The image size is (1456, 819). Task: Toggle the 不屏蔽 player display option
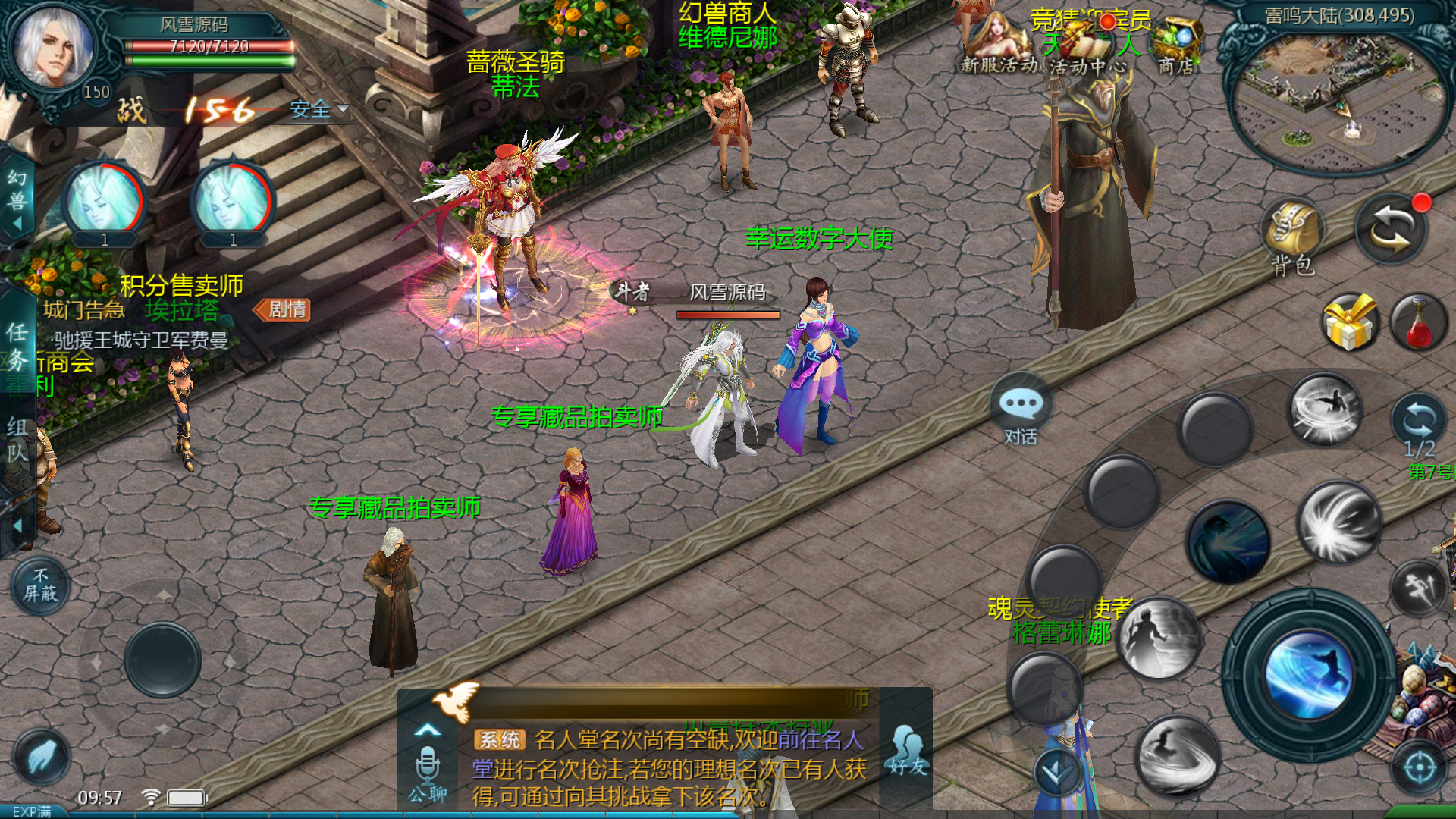(41, 584)
